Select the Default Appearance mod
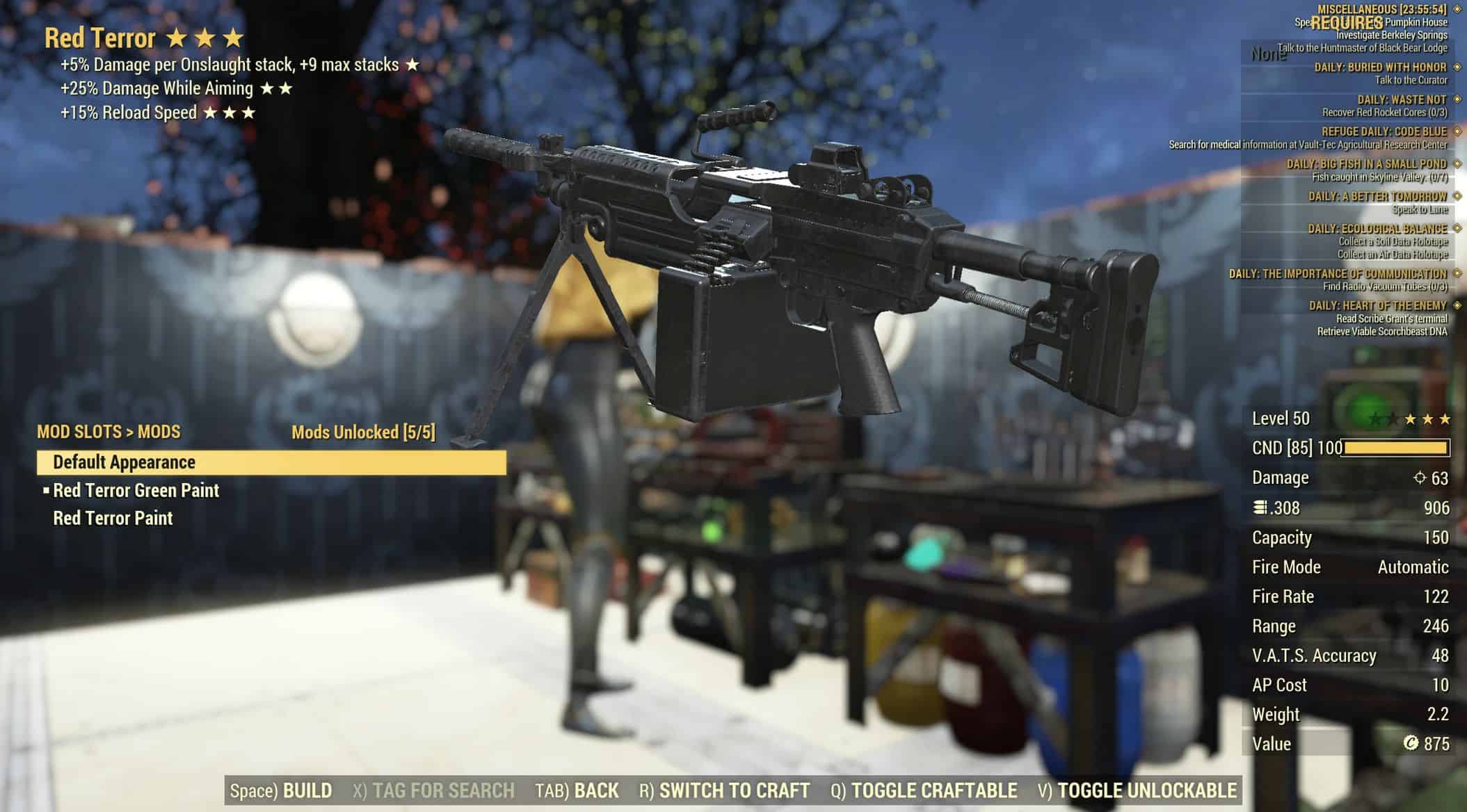 (x=271, y=462)
